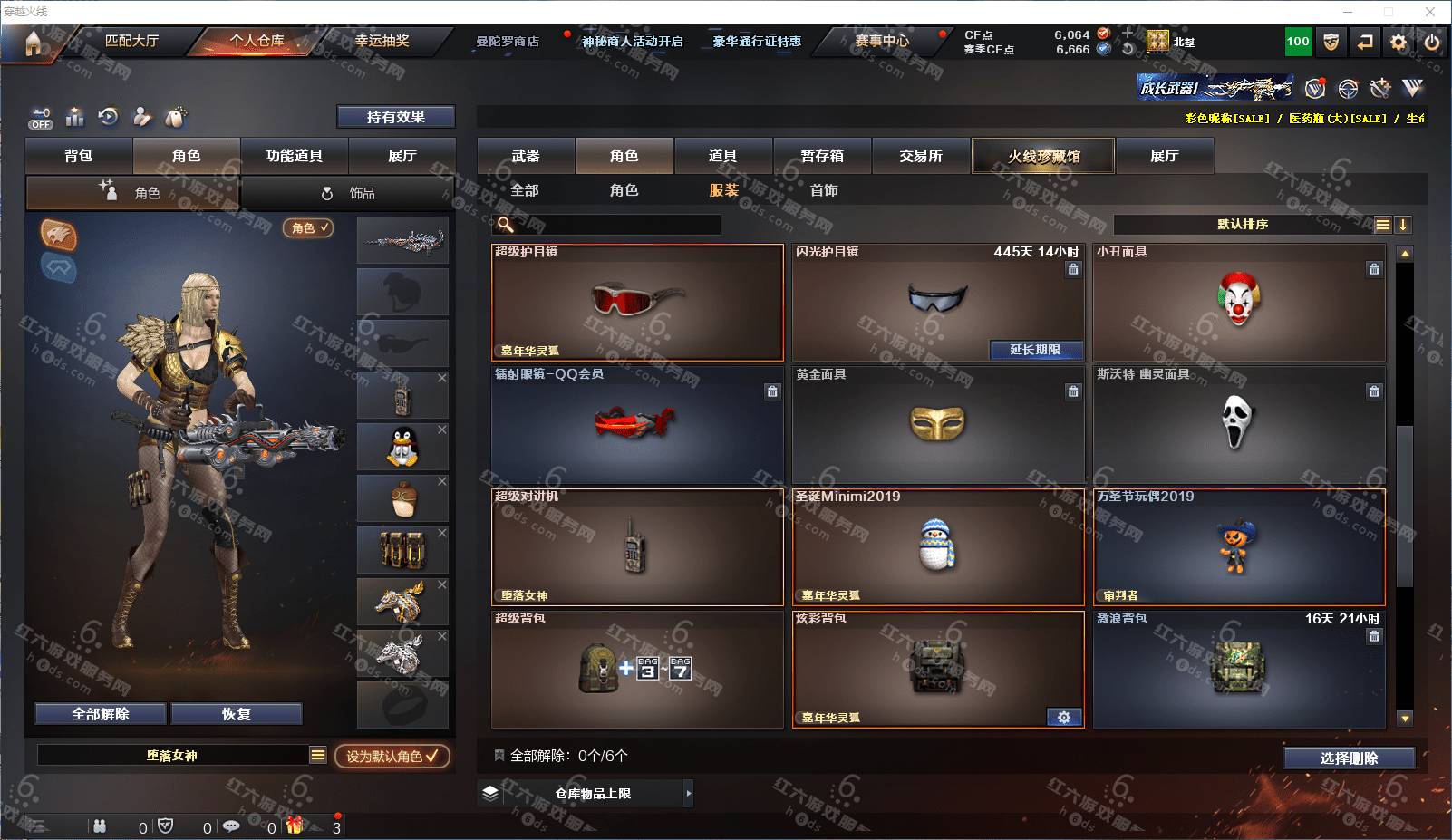Open the 交易所 tab
The height and width of the screenshot is (840, 1452).
[921, 156]
